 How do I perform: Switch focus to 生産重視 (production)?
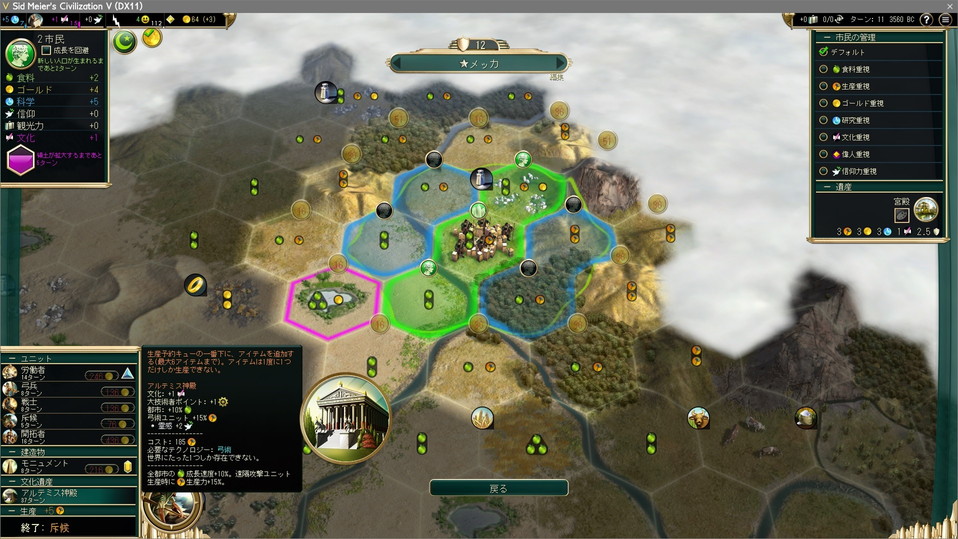[x=824, y=86]
